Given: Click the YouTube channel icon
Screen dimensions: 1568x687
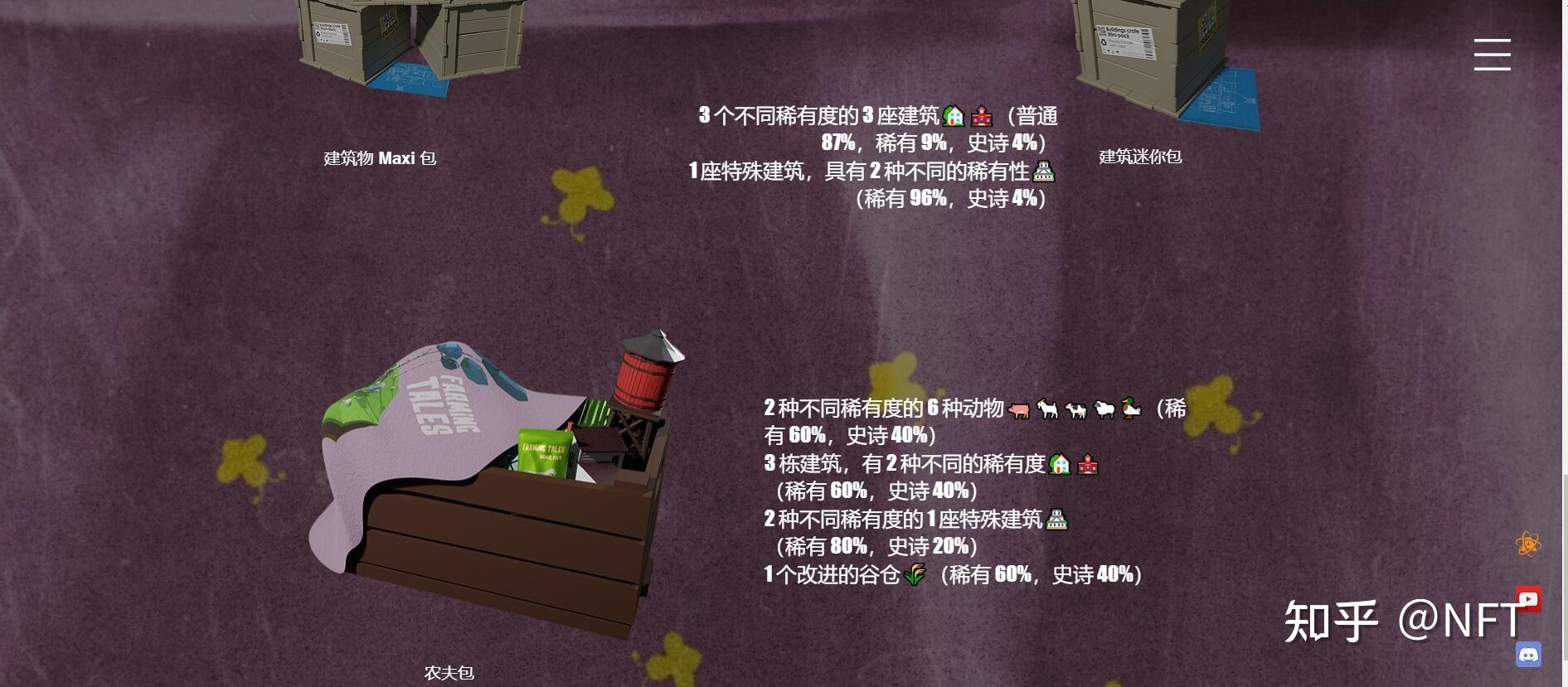Looking at the screenshot, I should 1530,597.
